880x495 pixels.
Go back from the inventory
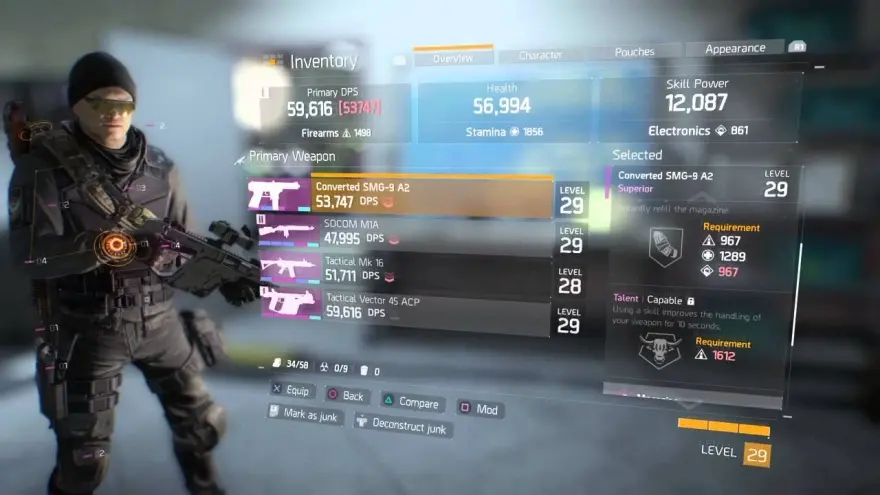click(345, 396)
